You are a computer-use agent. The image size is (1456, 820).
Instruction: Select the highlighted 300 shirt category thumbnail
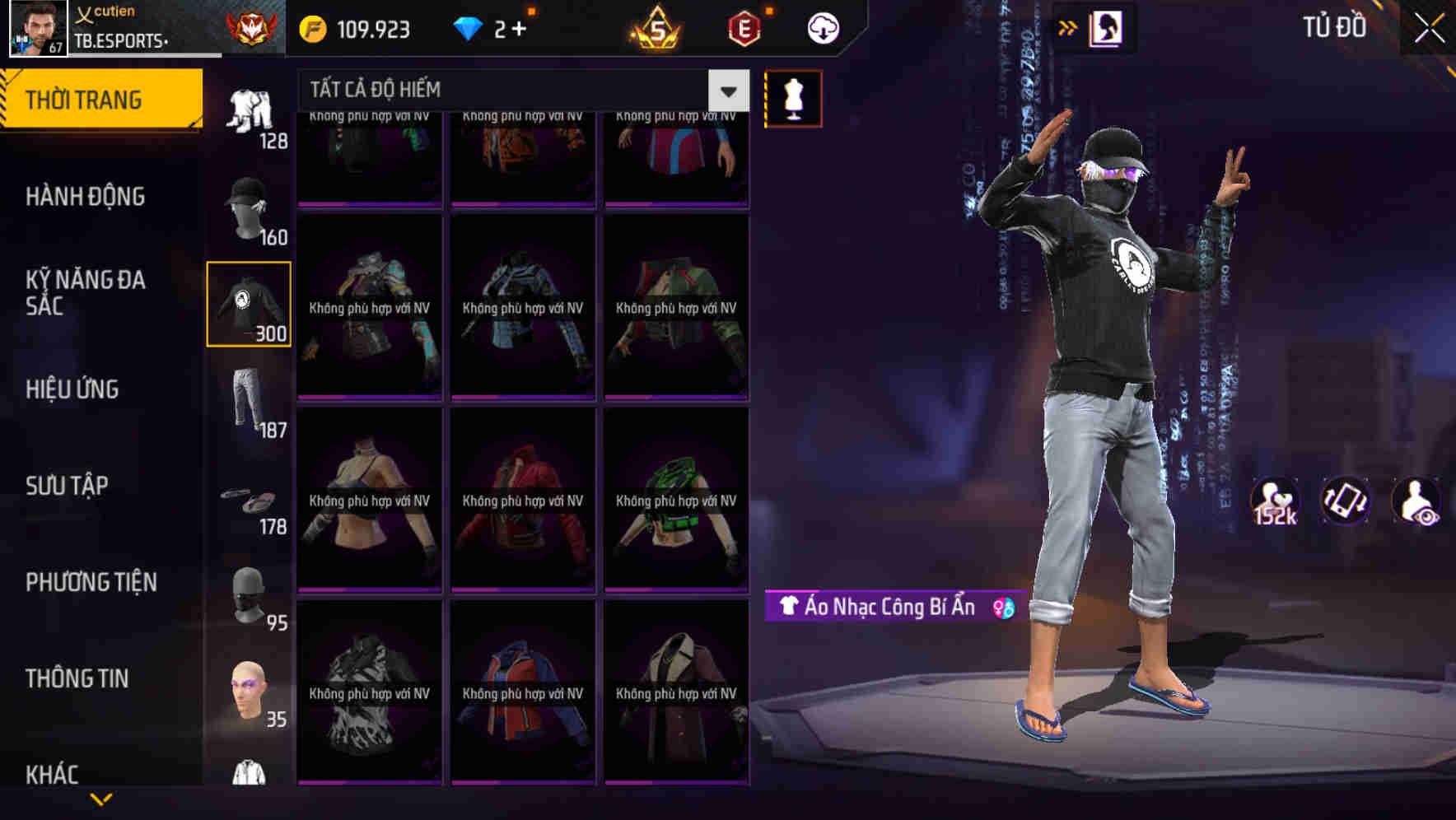click(249, 303)
